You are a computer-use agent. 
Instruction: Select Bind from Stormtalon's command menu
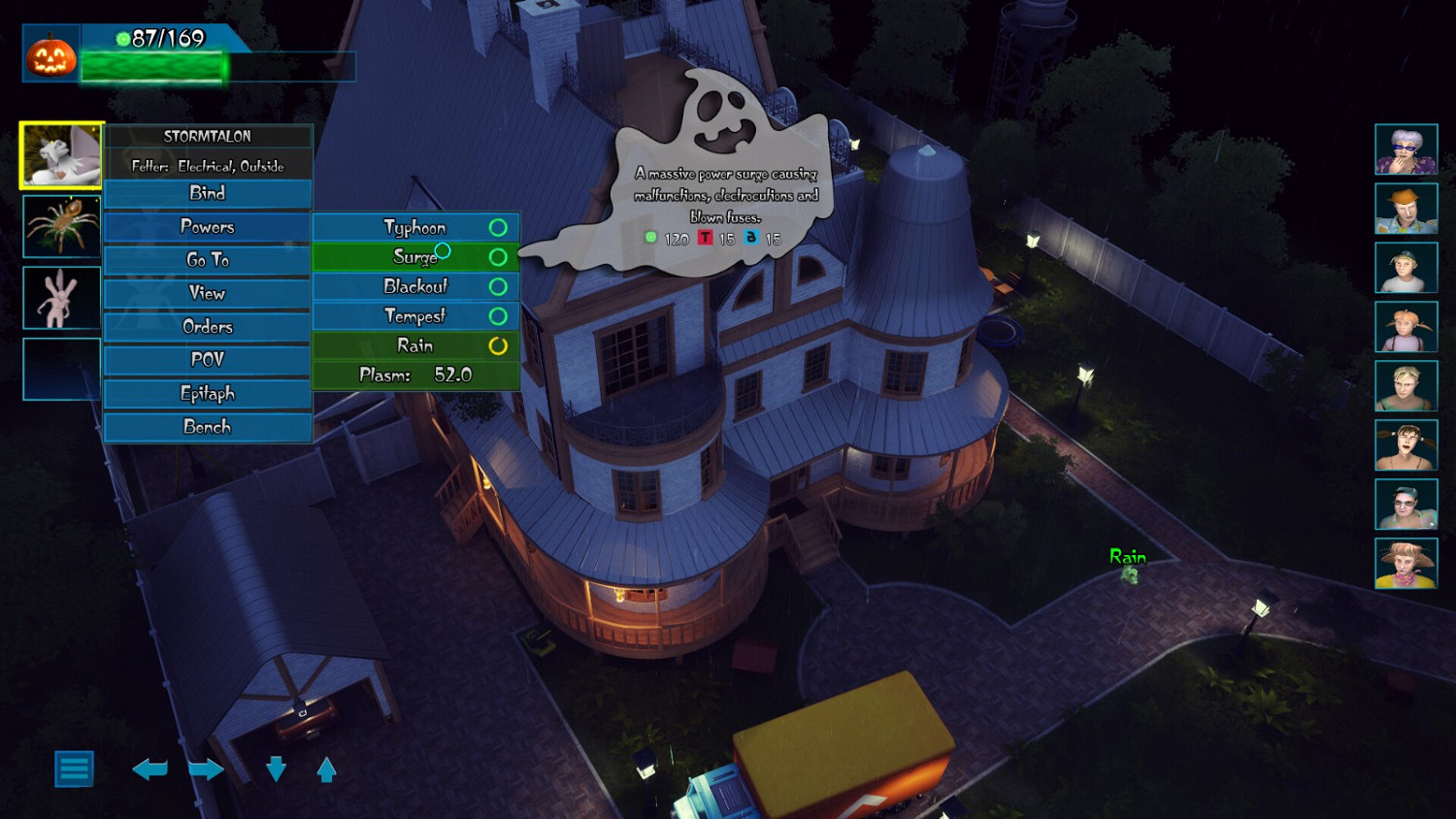click(208, 193)
